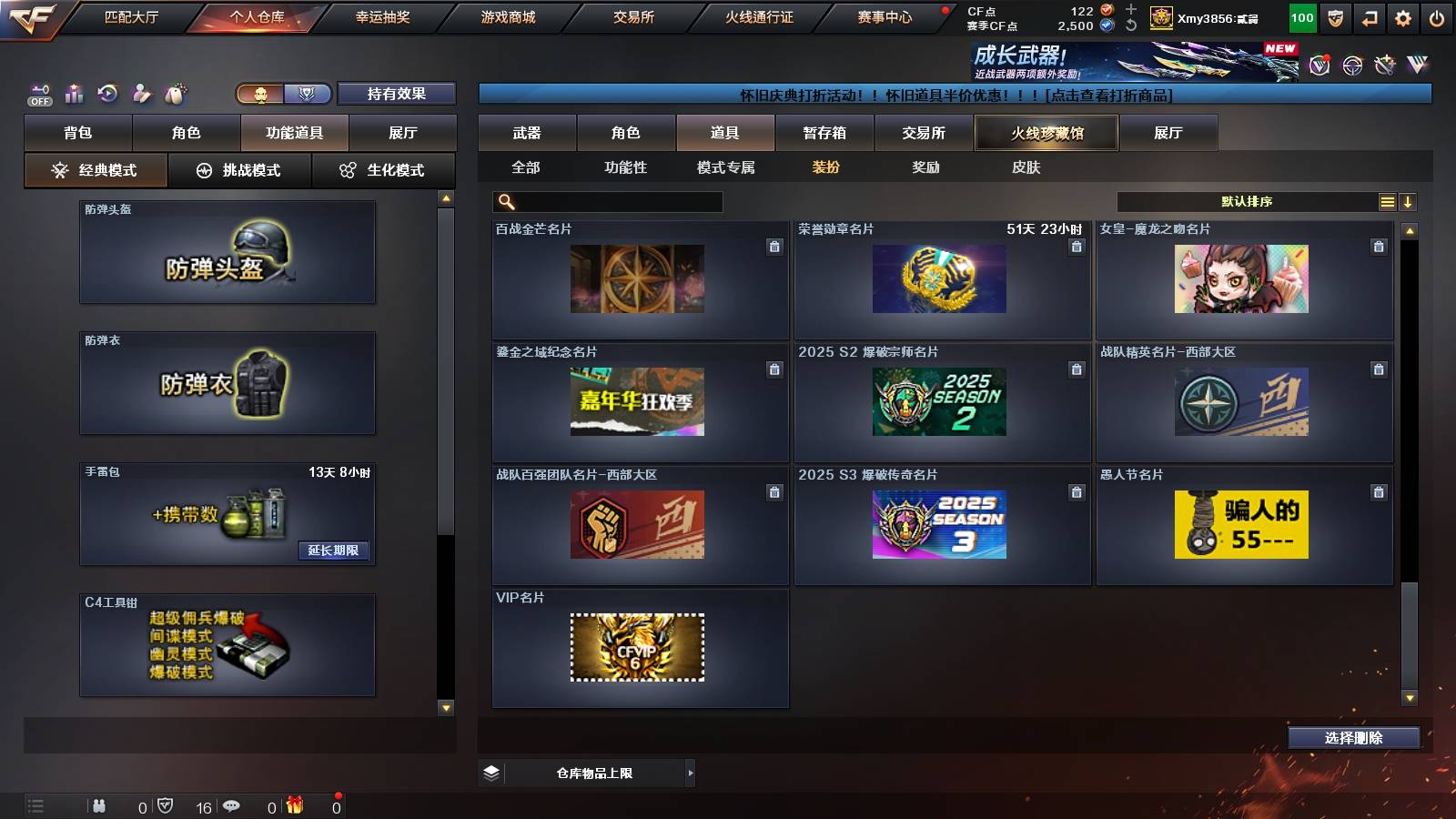Open the gift icon showing red notification dot
The width and height of the screenshot is (1456, 819).
[x=293, y=804]
